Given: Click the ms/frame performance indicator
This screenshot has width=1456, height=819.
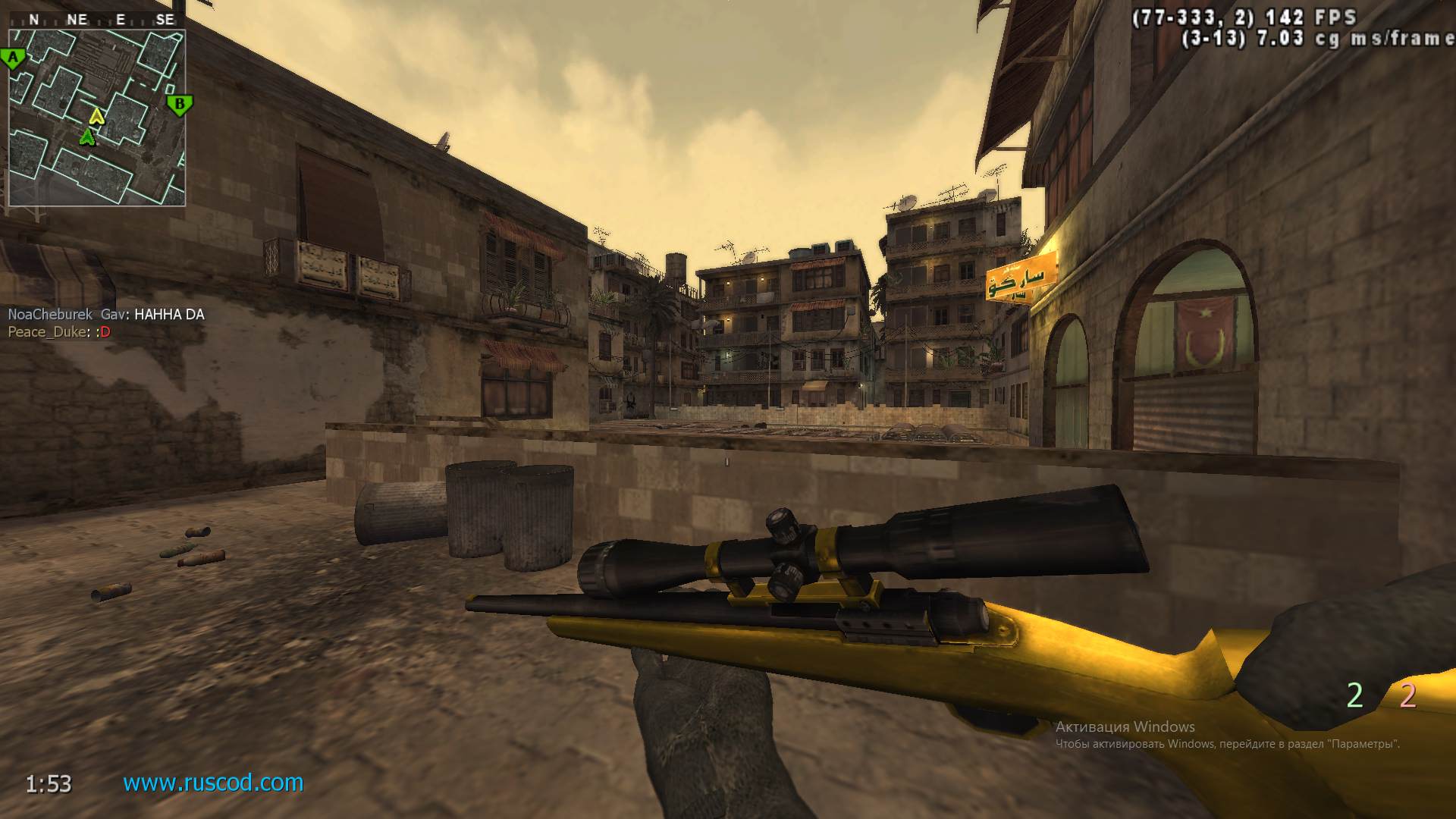Looking at the screenshot, I should pos(1365,36).
